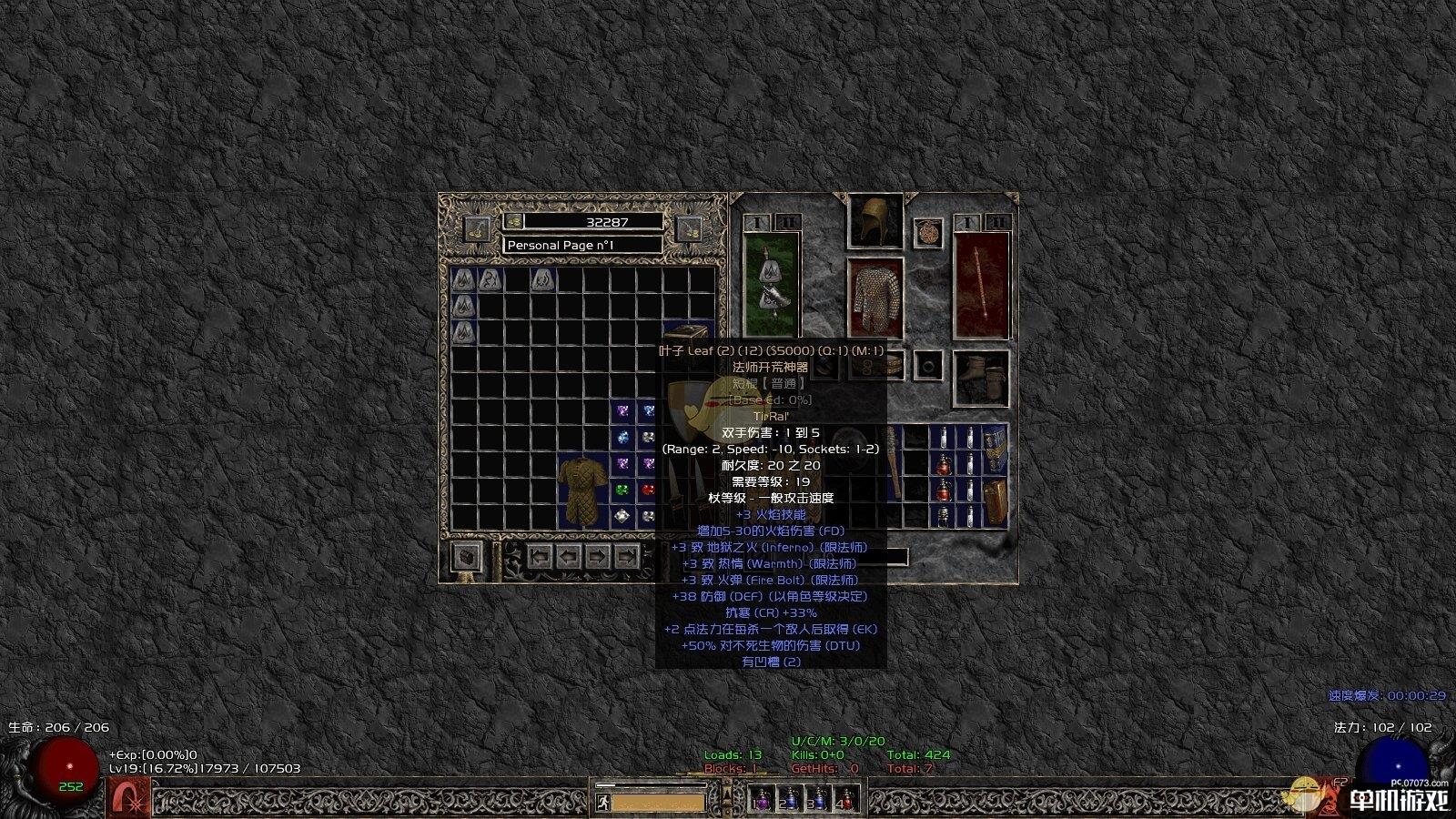Select the equipped boots slot
The height and width of the screenshot is (819, 1456).
point(981,378)
